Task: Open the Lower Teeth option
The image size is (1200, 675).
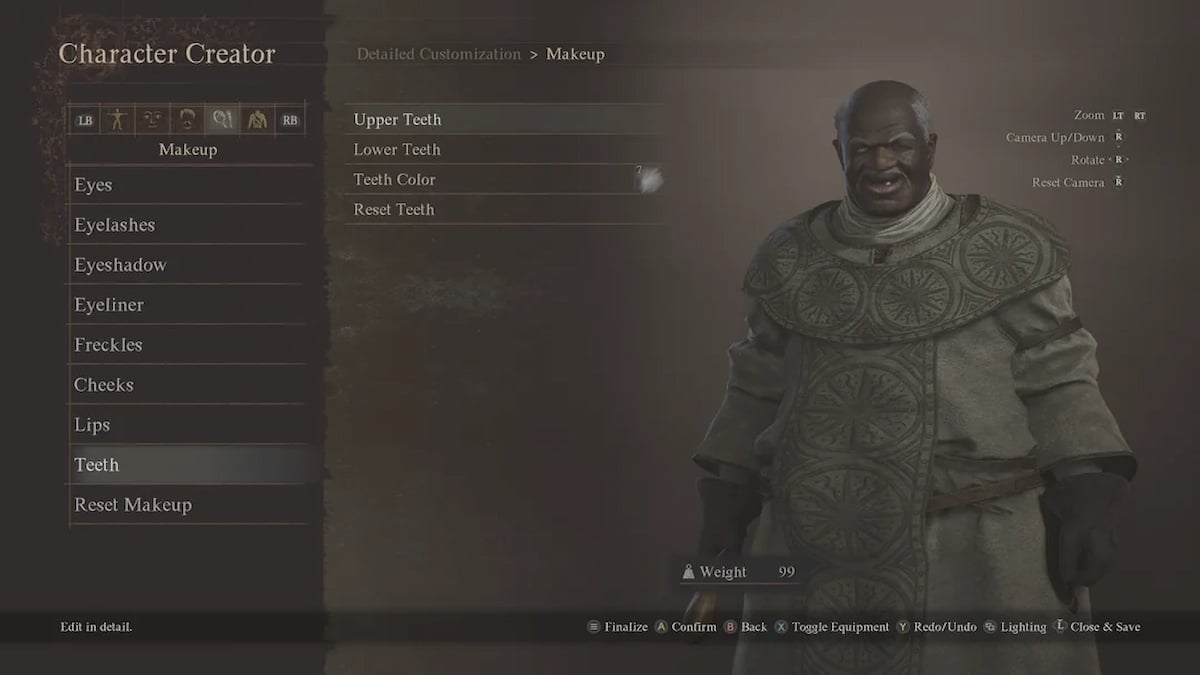Action: 397,150
